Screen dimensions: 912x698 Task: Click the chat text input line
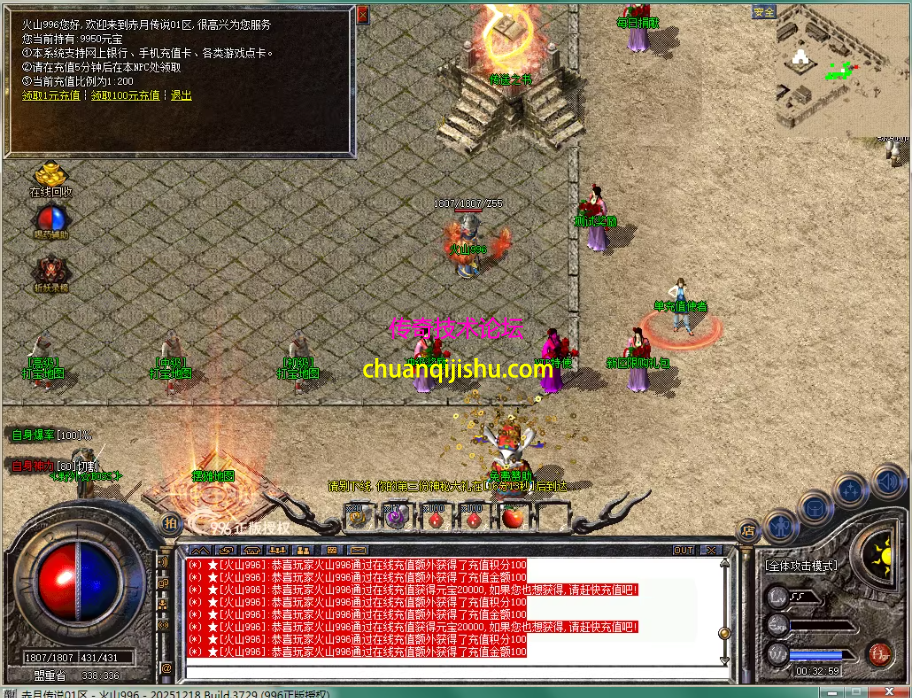pos(440,667)
